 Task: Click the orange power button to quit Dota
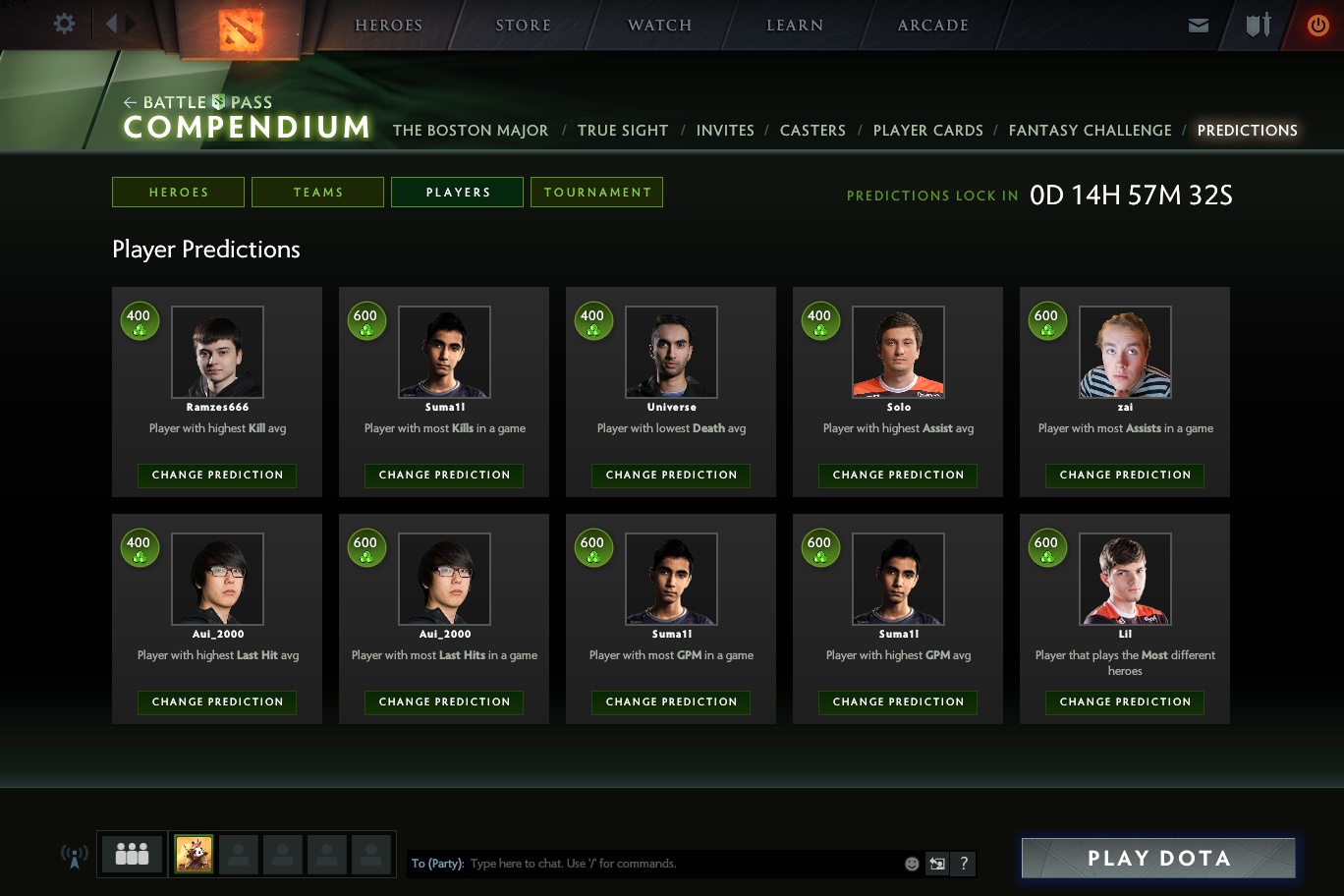(1318, 25)
